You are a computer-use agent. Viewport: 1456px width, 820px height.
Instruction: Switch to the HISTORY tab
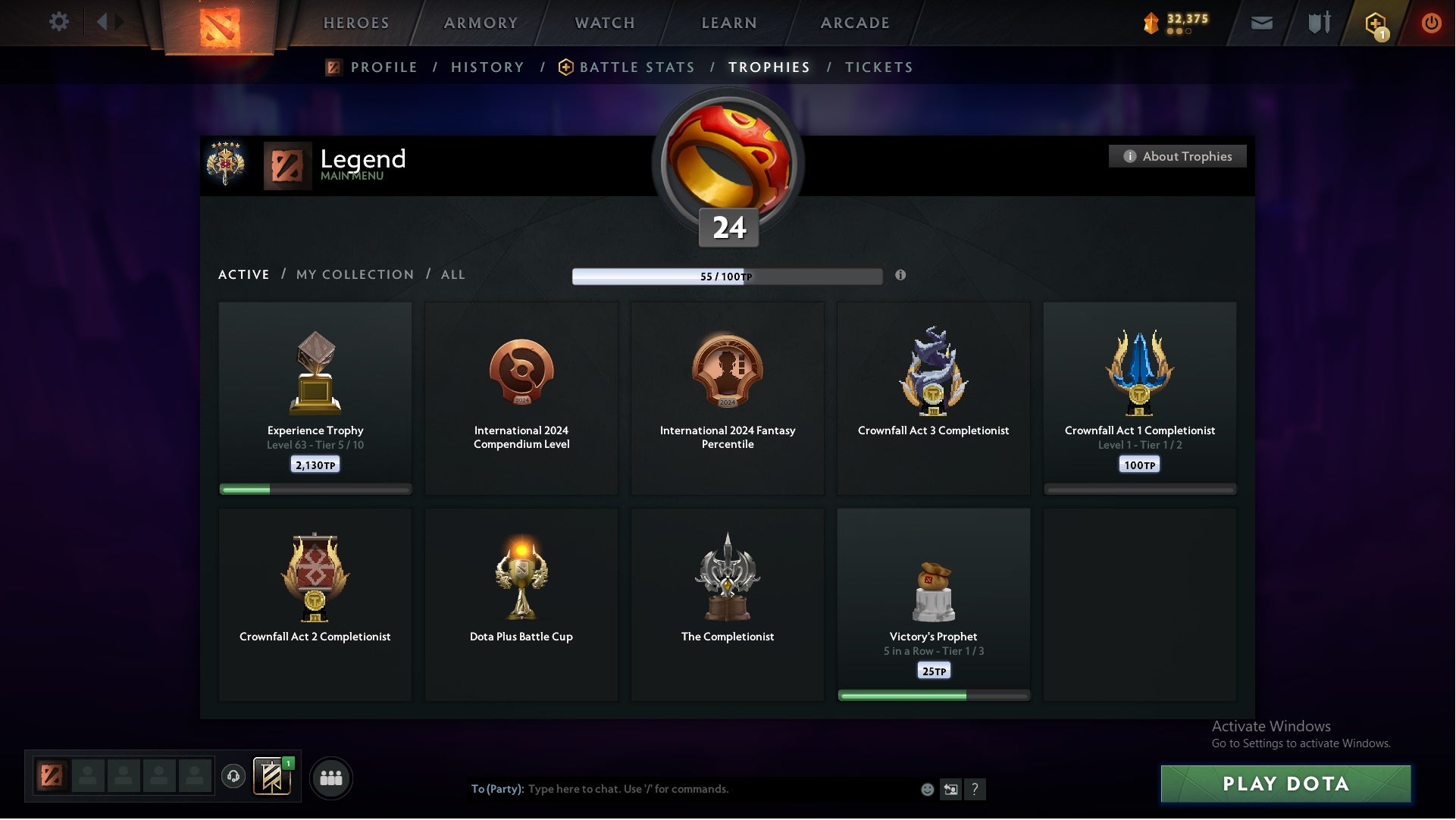[x=487, y=67]
